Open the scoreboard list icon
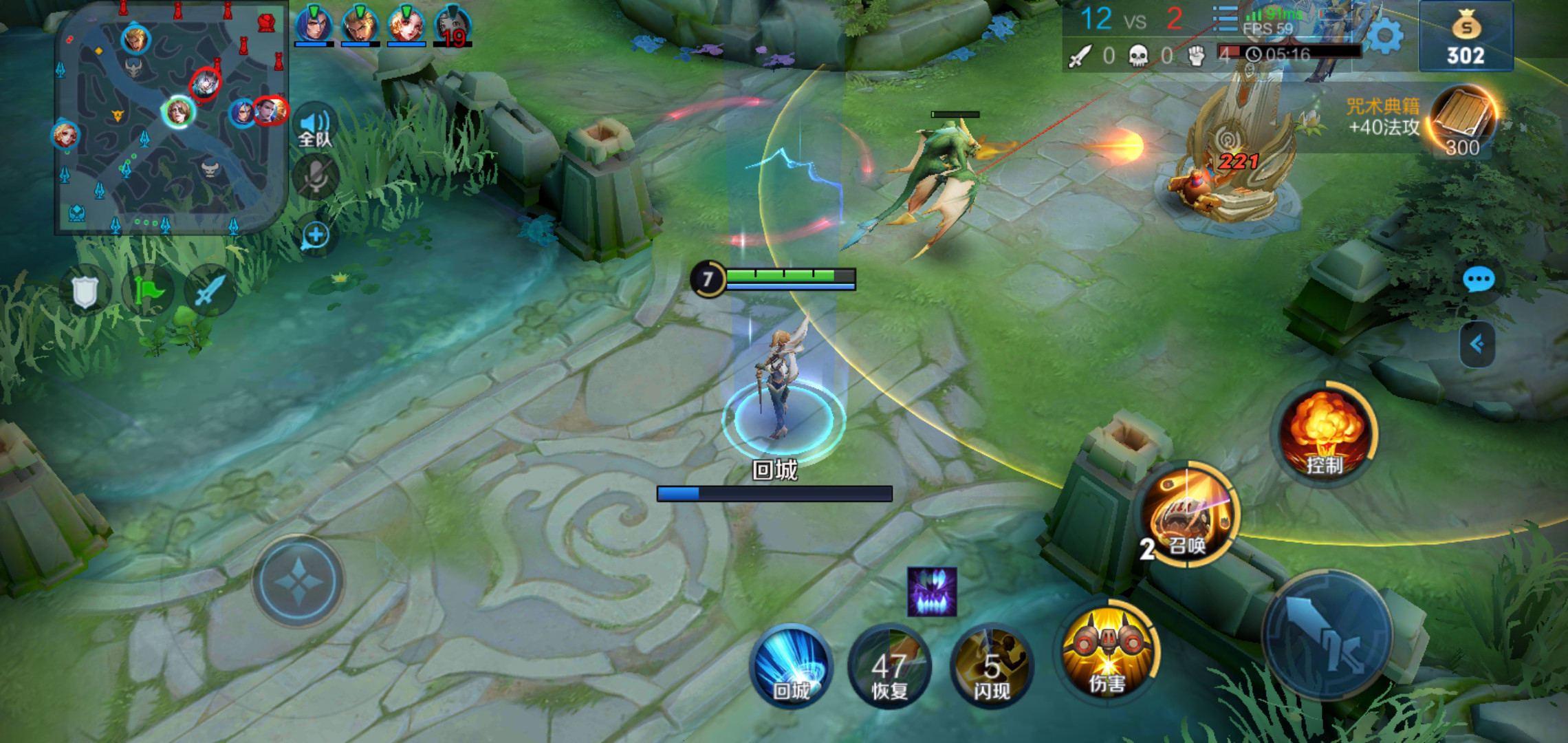Image resolution: width=1568 pixels, height=743 pixels. tap(1224, 19)
